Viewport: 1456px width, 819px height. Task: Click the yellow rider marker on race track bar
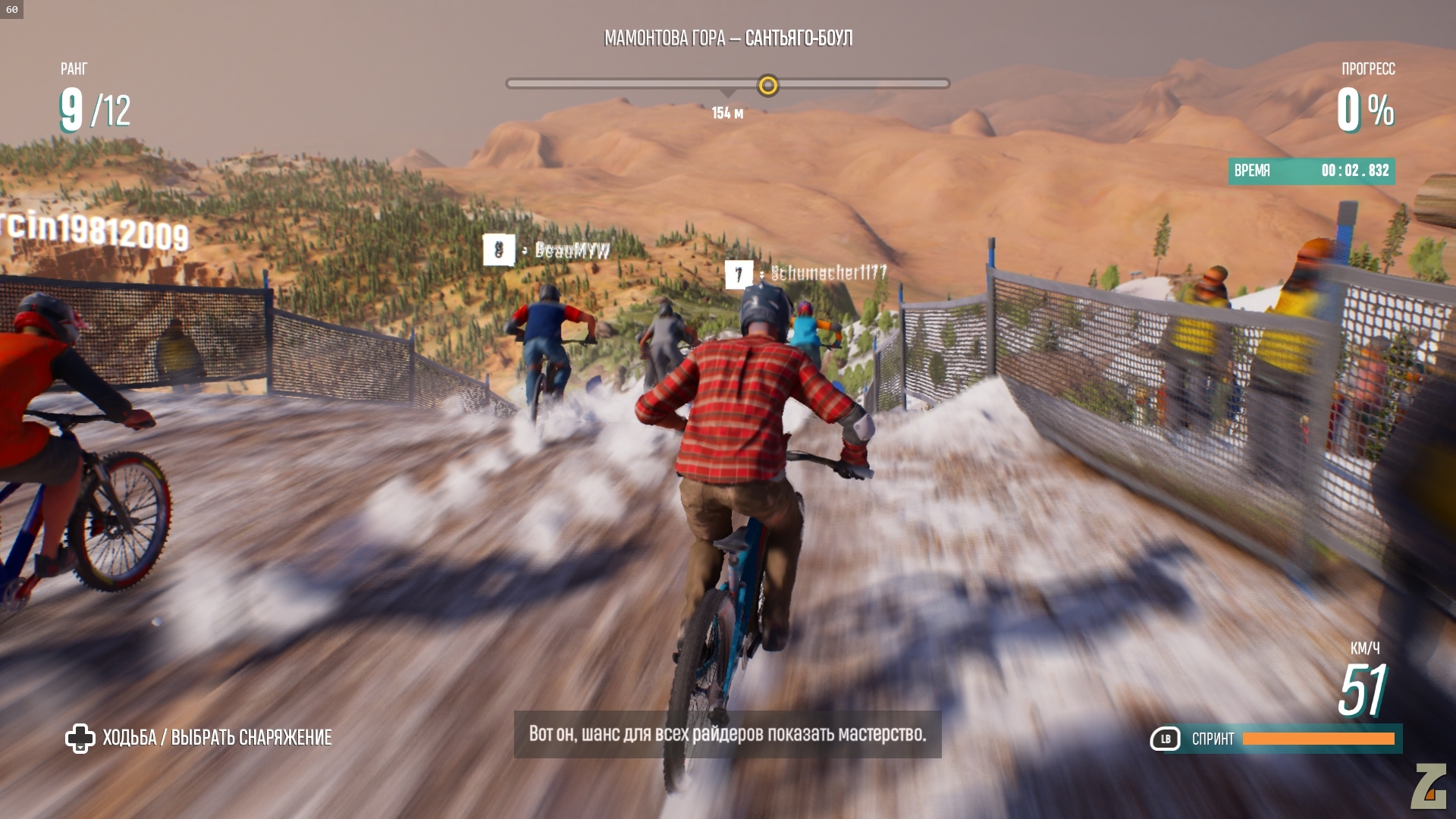click(x=767, y=85)
